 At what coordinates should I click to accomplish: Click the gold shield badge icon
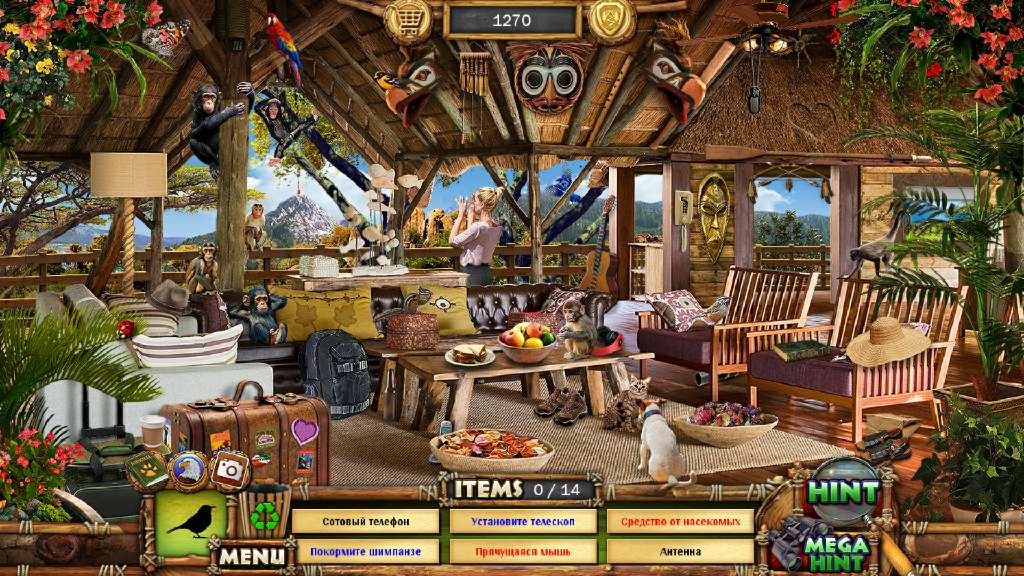point(612,18)
